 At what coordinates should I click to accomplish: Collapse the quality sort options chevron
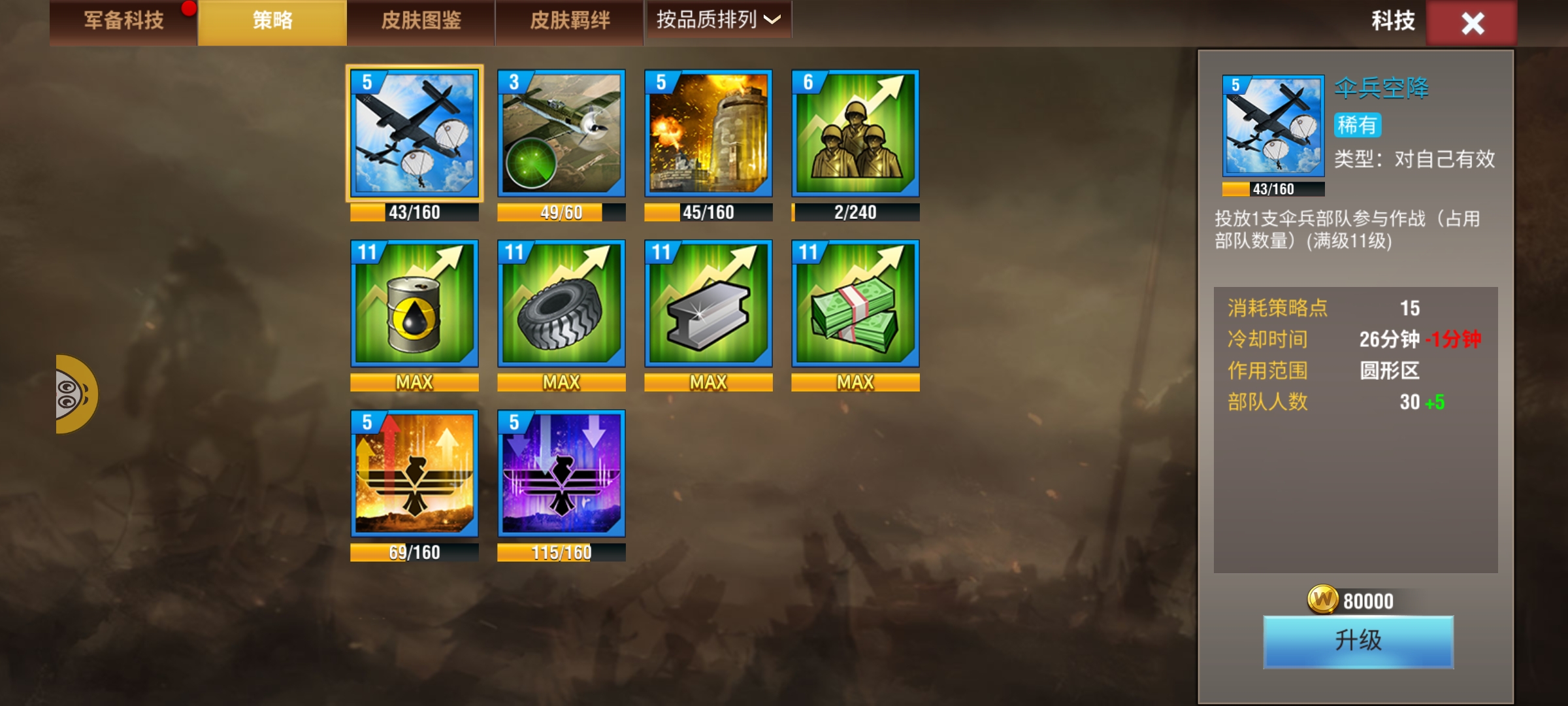(x=773, y=22)
